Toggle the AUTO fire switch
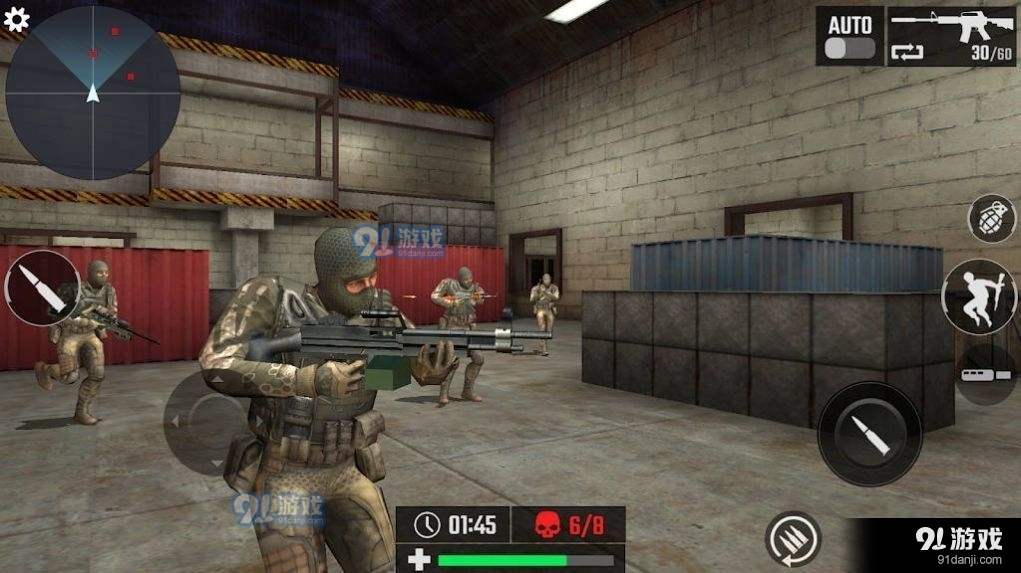The width and height of the screenshot is (1021, 573). [x=849, y=48]
